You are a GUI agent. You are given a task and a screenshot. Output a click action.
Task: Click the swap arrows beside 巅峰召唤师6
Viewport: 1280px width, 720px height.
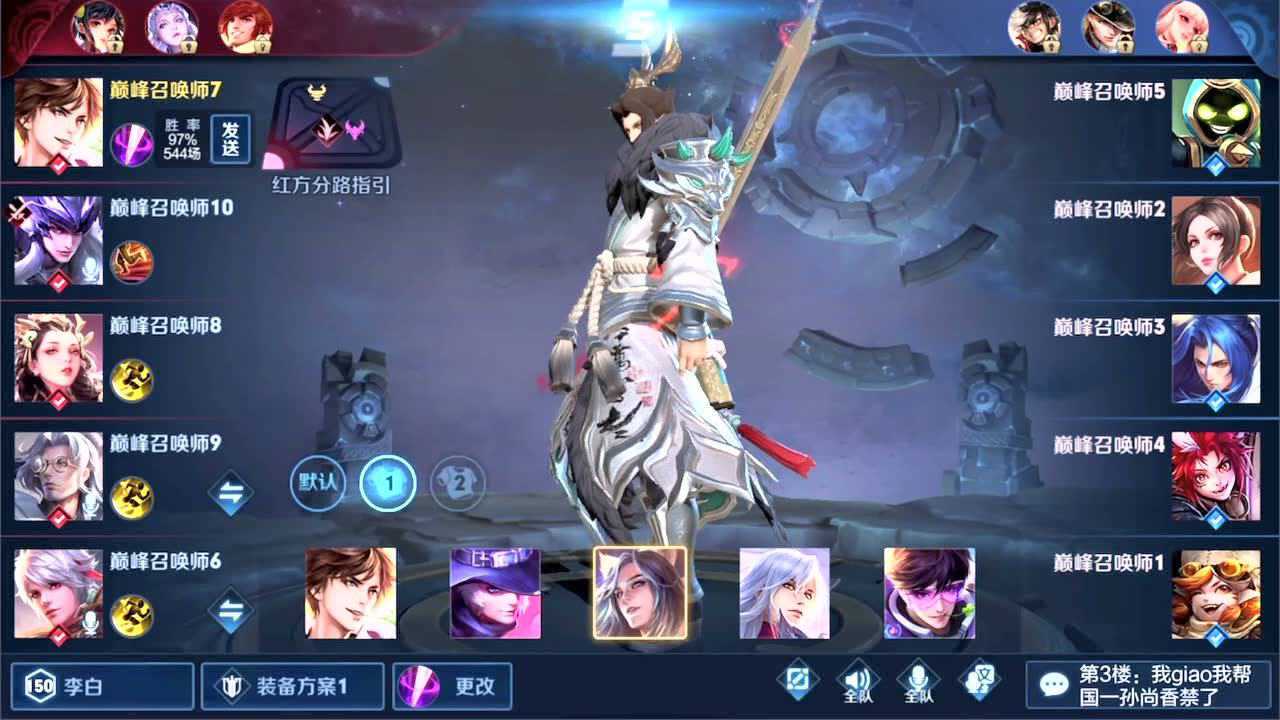(231, 611)
